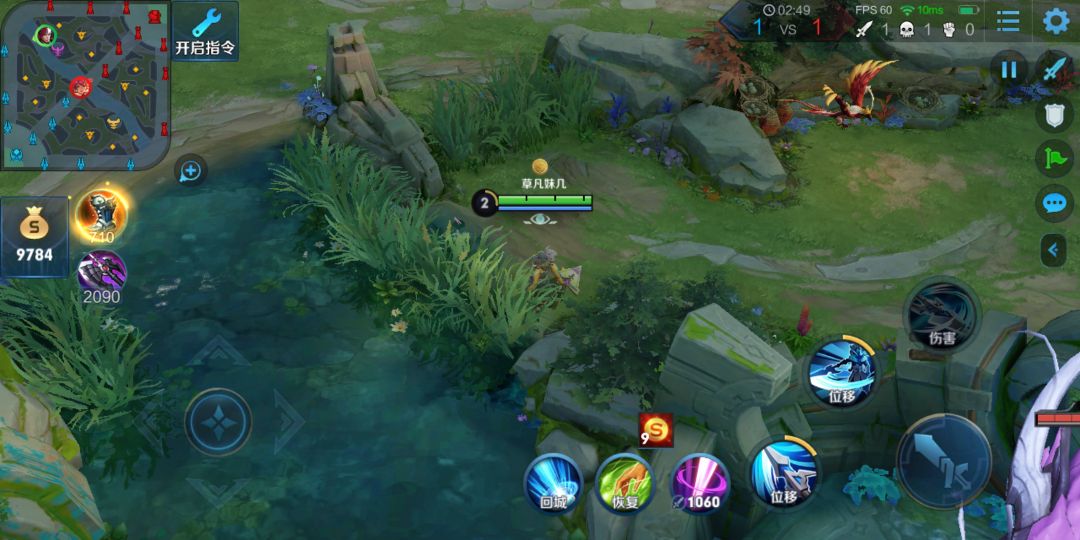Collapse the right side signal panel arrow

(x=1053, y=249)
